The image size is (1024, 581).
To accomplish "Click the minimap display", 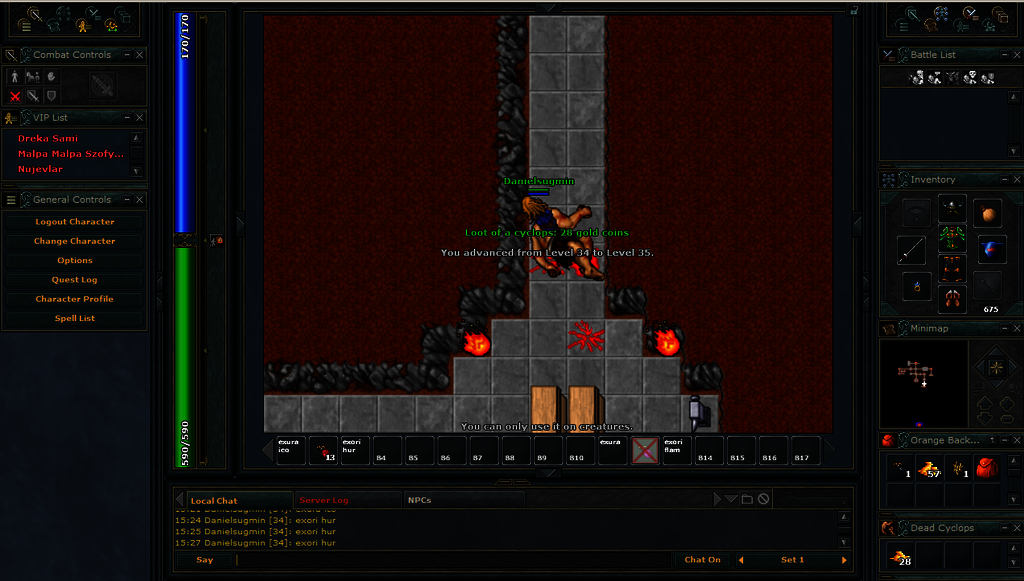I will 923,378.
